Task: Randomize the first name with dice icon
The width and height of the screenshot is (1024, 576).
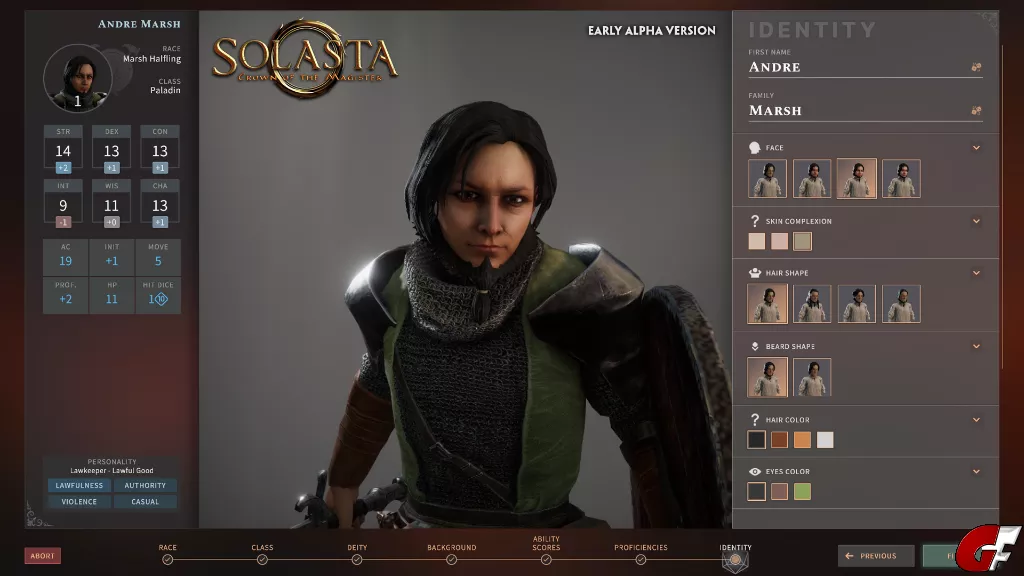Action: (x=976, y=68)
